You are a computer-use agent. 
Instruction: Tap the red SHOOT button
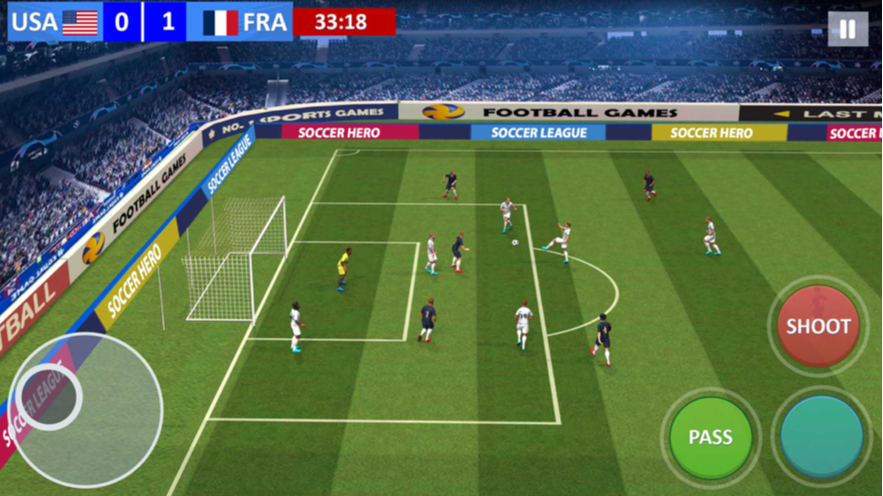coord(818,326)
